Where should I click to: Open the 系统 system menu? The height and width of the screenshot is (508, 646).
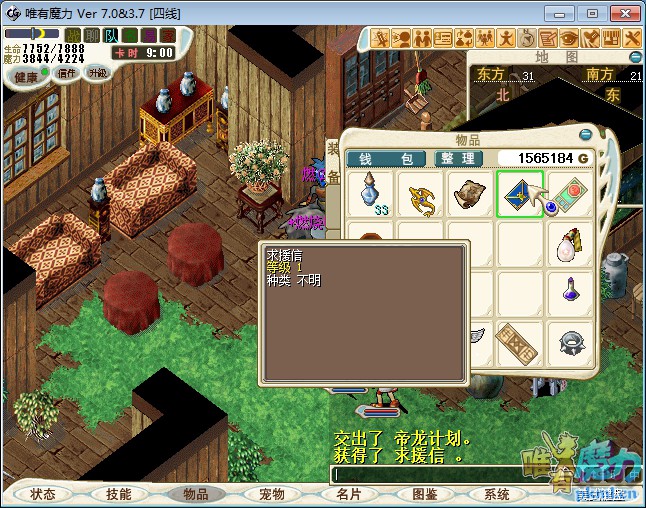coord(497,494)
